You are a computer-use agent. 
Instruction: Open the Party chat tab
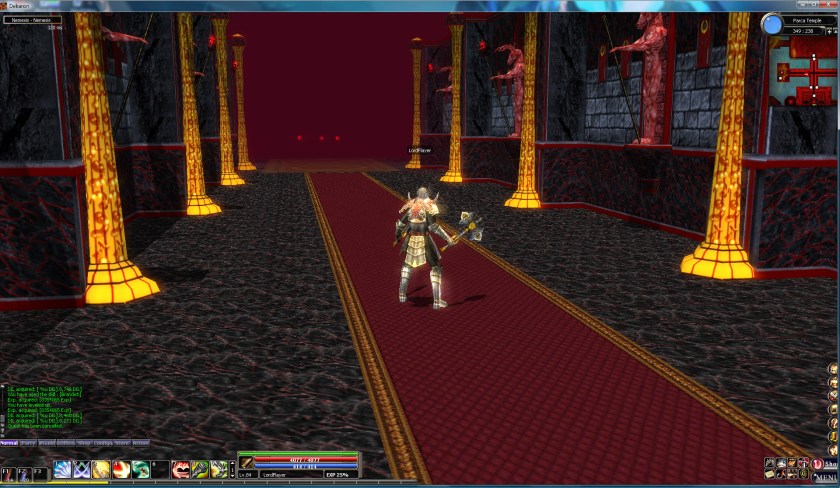coord(29,443)
